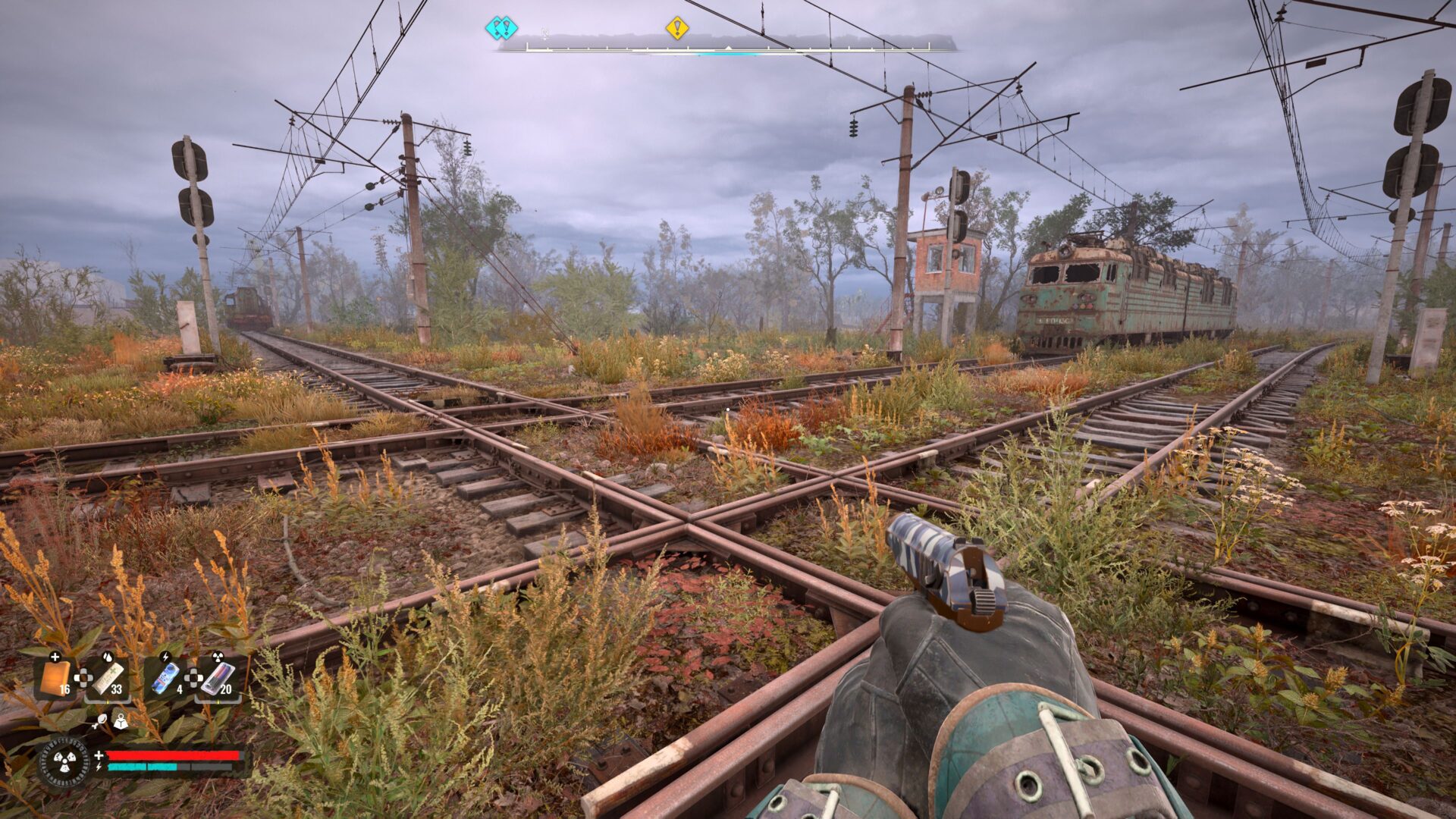Select the cyan side-quest markers on compass
Screen dimensions: 1456x819
coord(501,28)
